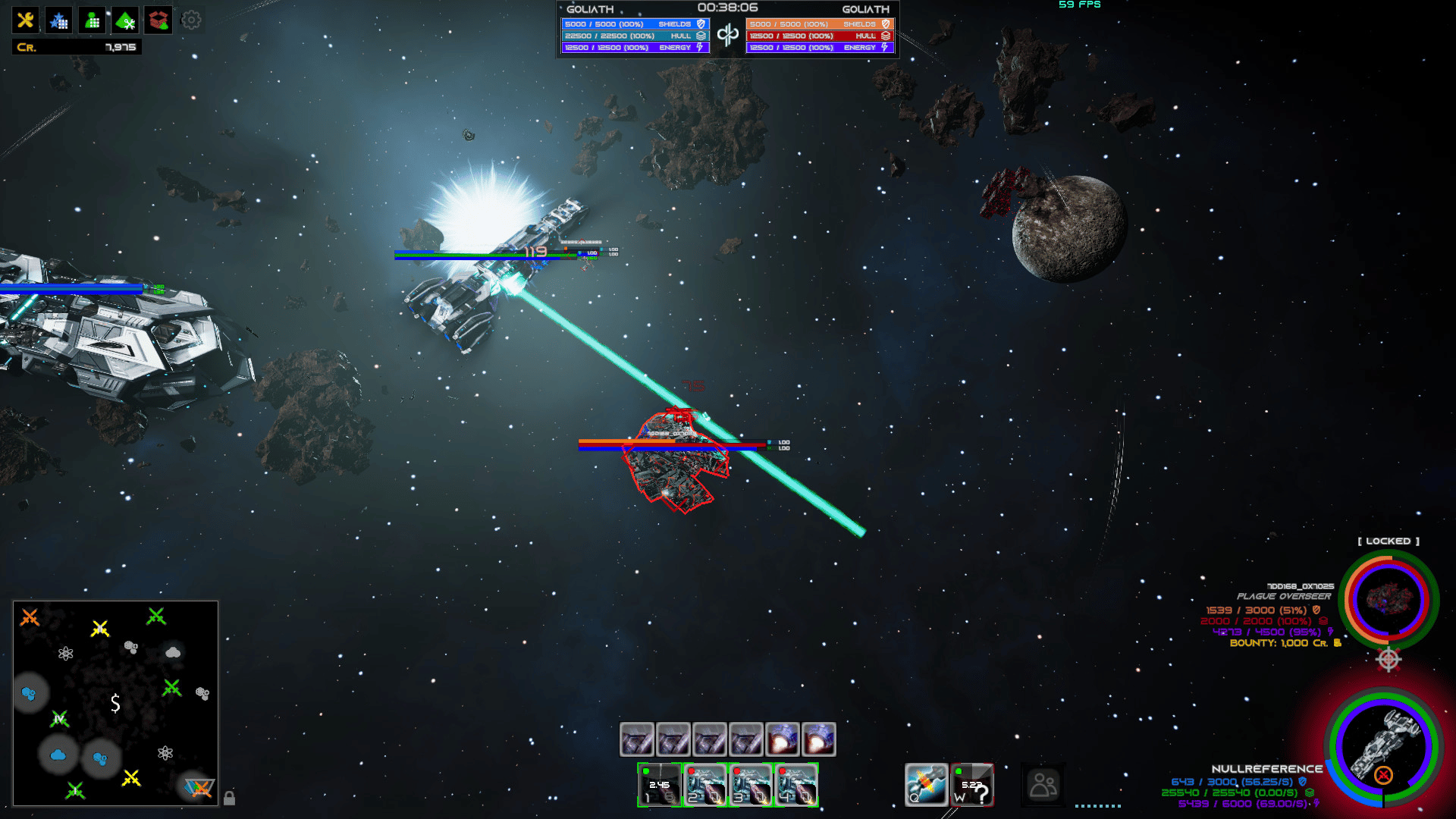Open the blue stars upgrade panel
Image resolution: width=1456 pixels, height=819 pixels.
(x=58, y=20)
